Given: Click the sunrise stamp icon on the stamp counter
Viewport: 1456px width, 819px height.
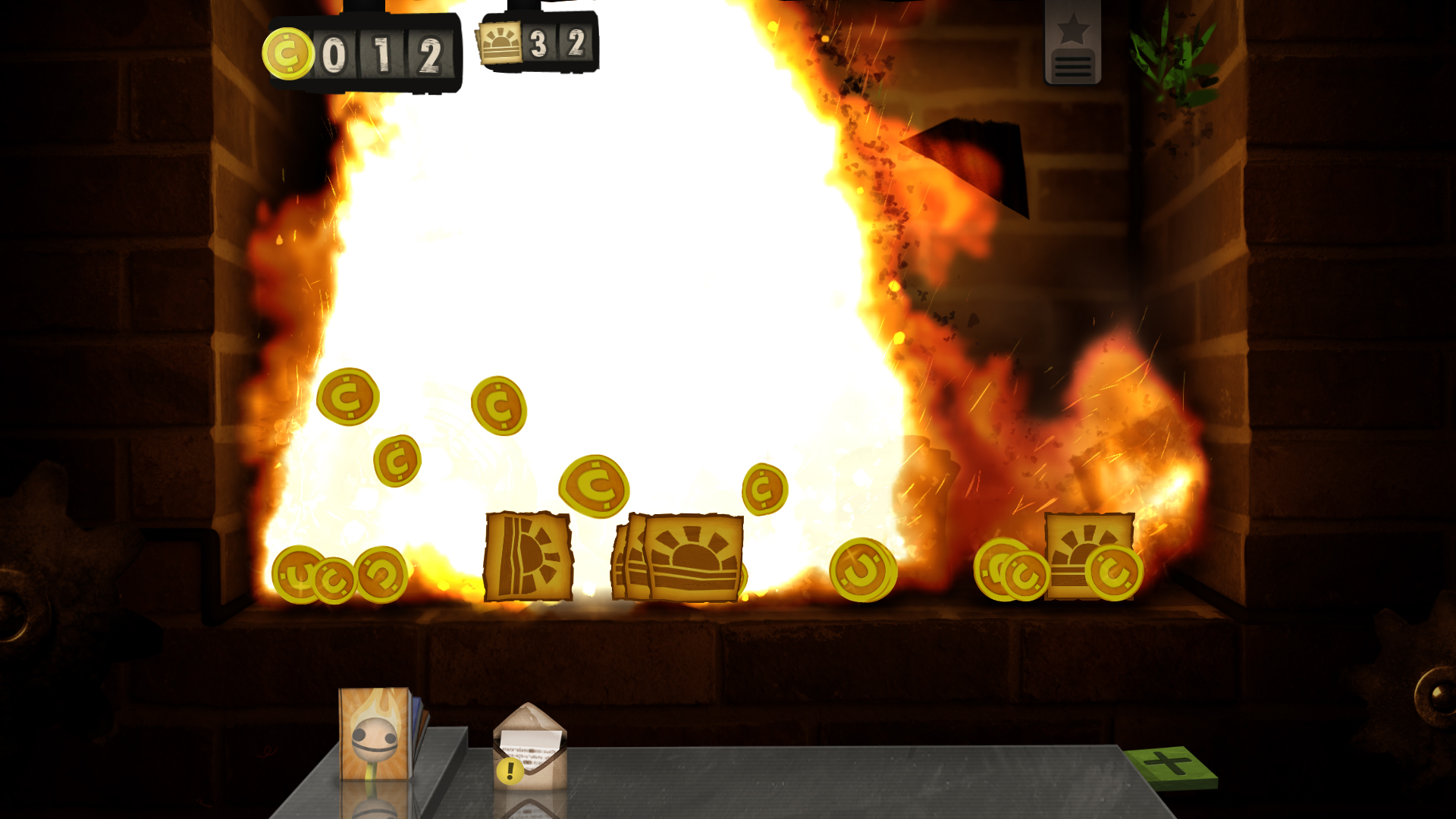Looking at the screenshot, I should 500,45.
